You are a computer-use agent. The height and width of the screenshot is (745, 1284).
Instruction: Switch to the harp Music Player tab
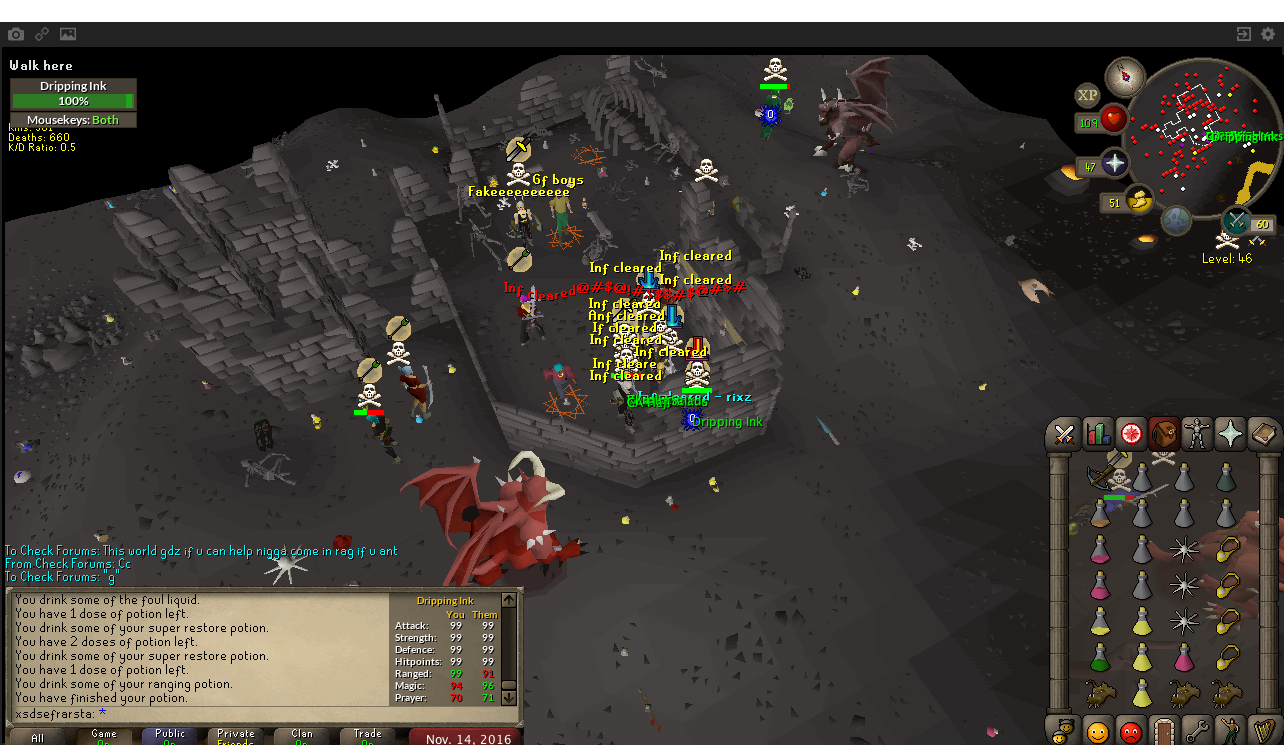1262,731
